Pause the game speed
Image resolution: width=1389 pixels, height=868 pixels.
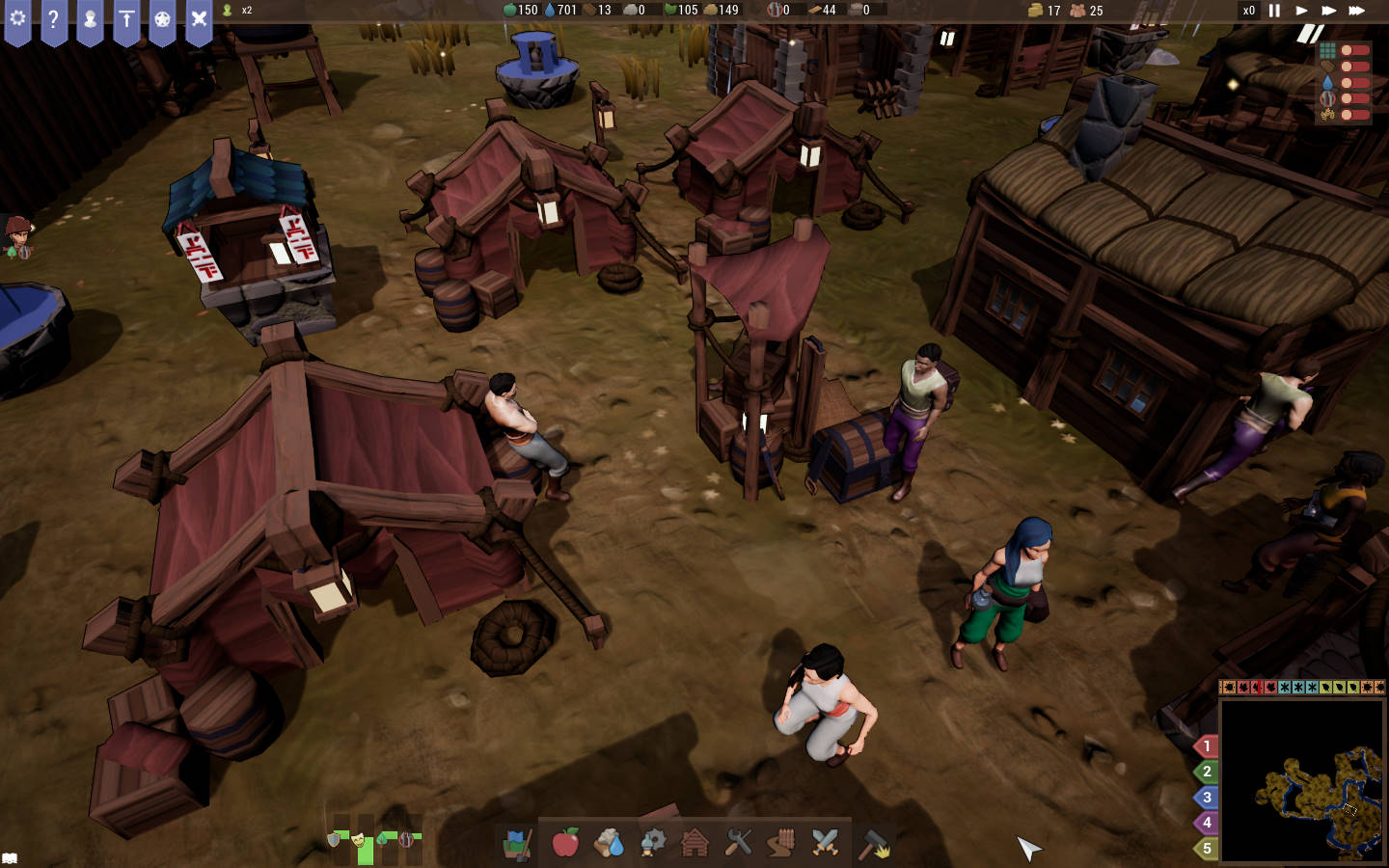pyautogui.click(x=1274, y=11)
